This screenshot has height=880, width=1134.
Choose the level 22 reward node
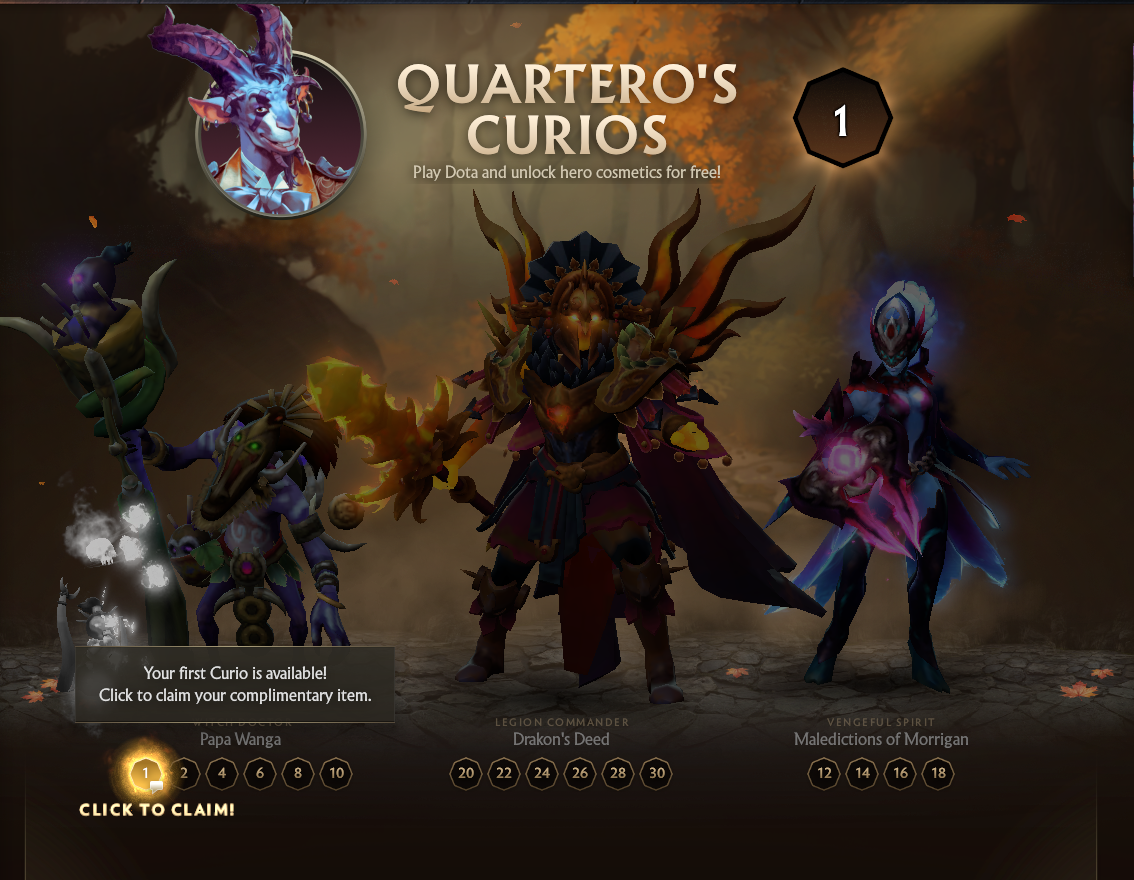click(x=504, y=773)
